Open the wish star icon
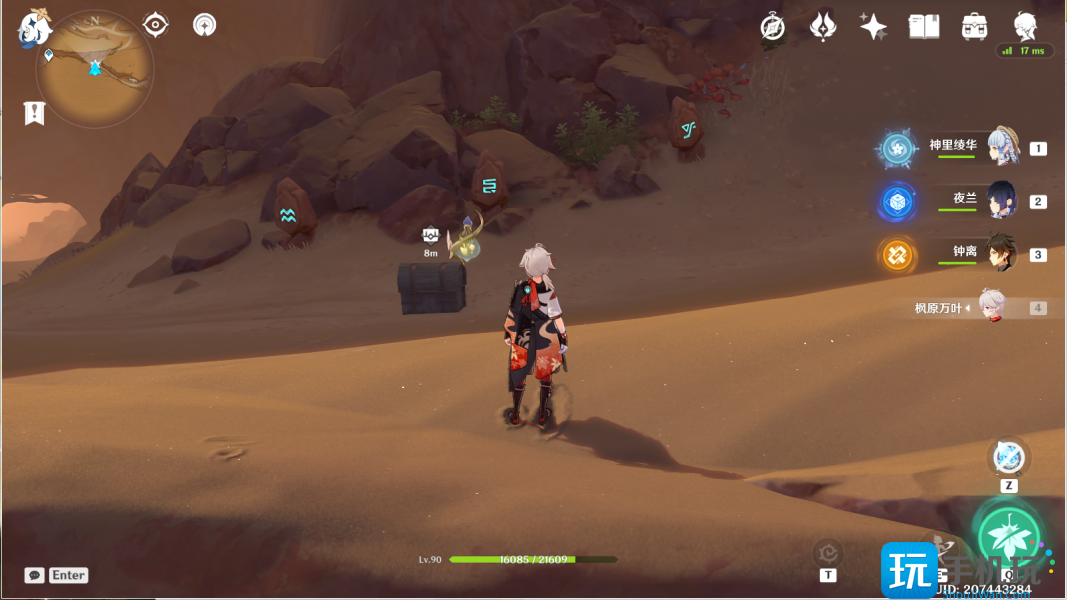The height and width of the screenshot is (600, 1067). click(873, 27)
